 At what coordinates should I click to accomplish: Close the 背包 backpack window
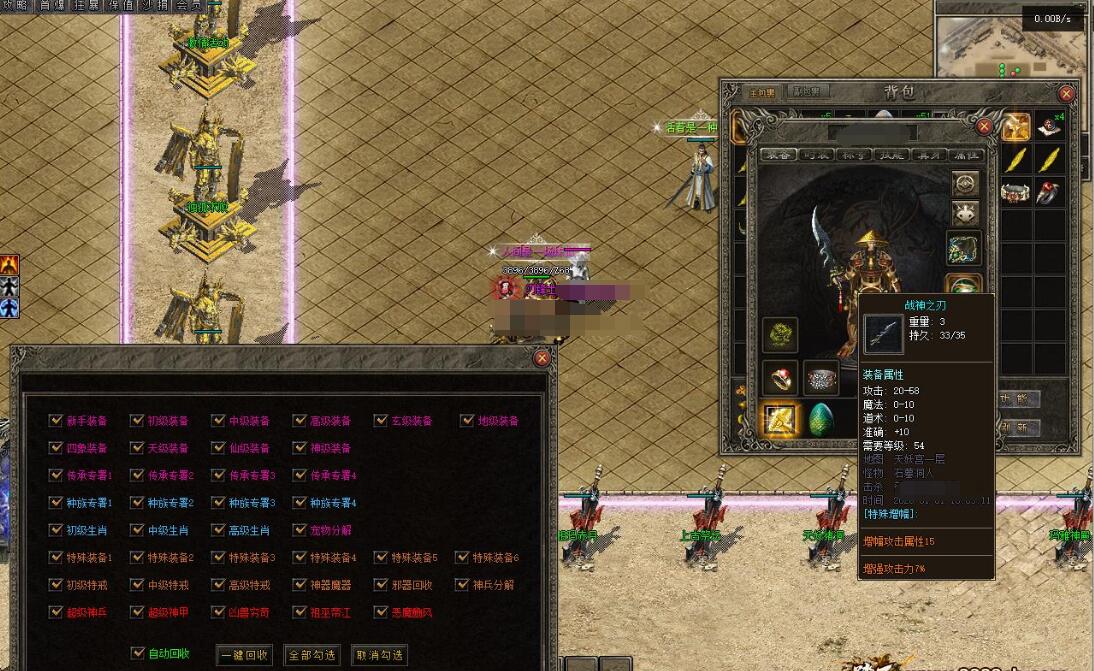(x=1066, y=93)
